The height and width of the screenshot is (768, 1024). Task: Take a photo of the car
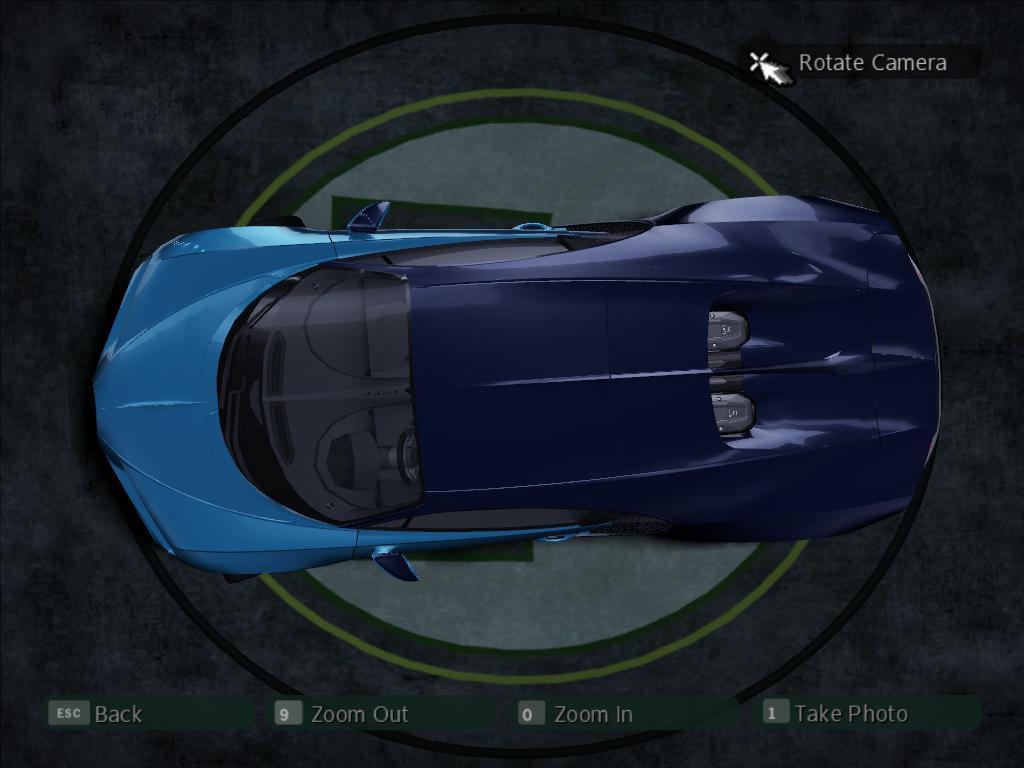(850, 713)
